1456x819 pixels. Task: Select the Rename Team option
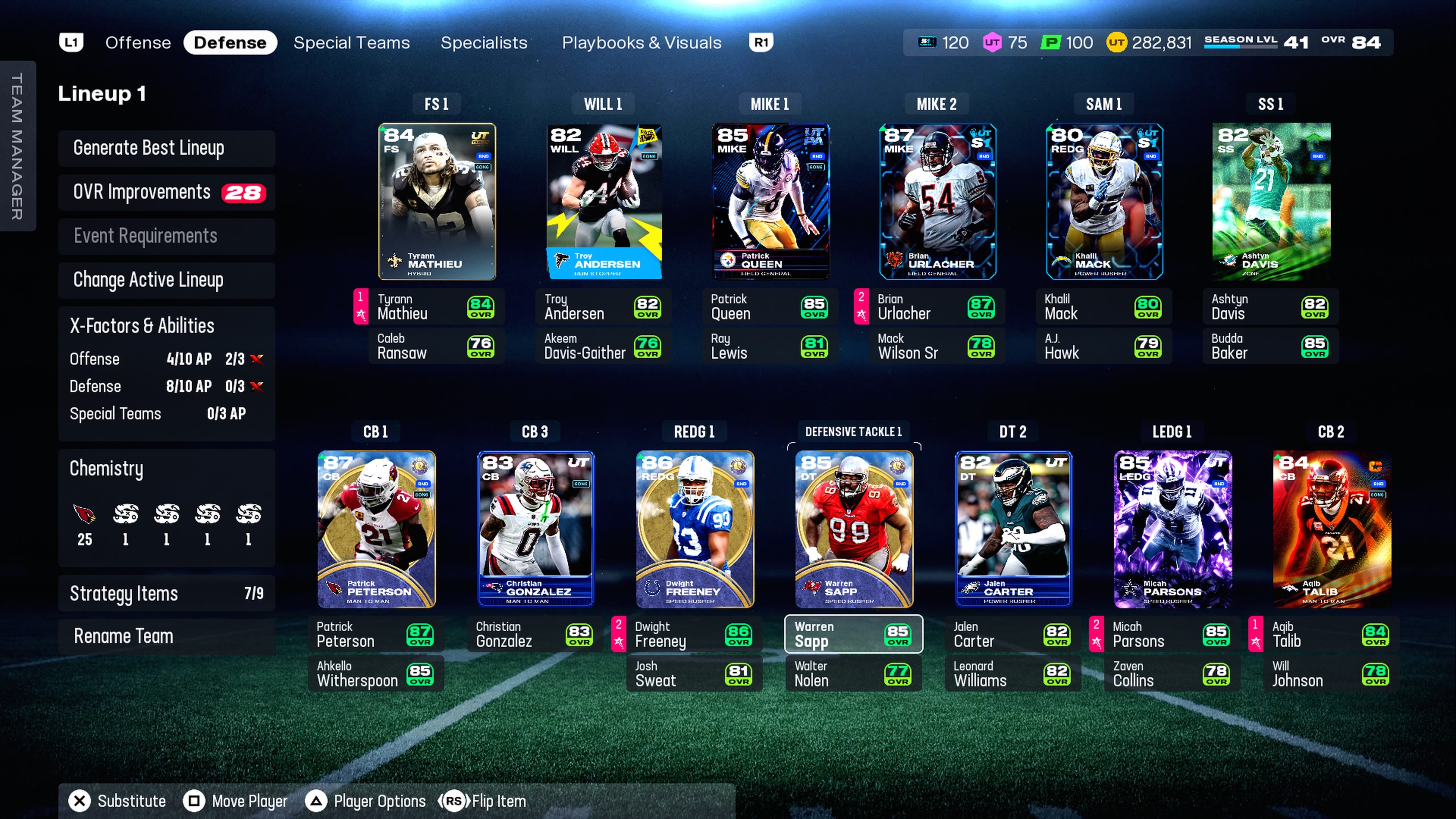point(166,636)
